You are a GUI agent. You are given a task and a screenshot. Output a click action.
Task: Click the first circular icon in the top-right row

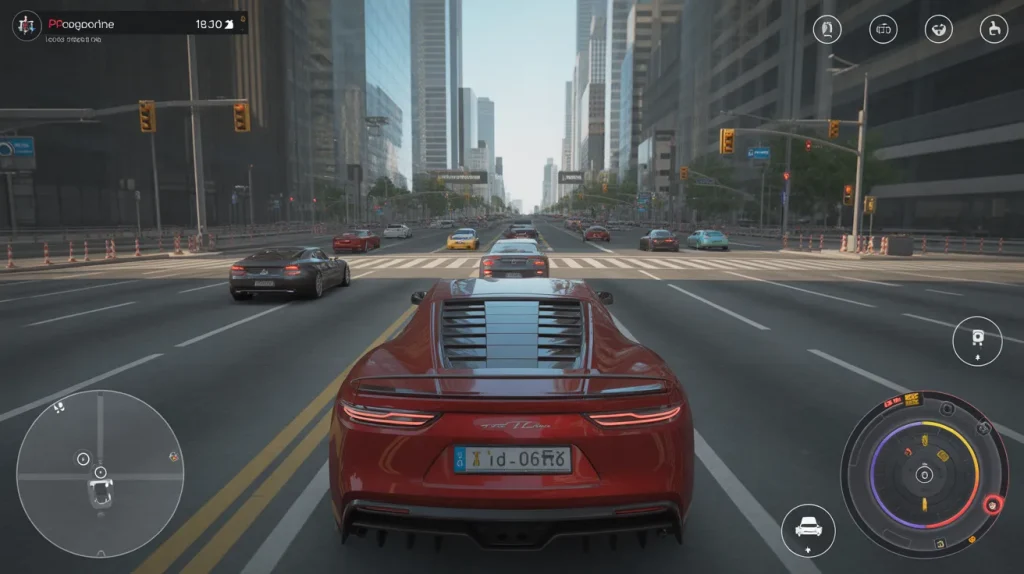click(827, 29)
